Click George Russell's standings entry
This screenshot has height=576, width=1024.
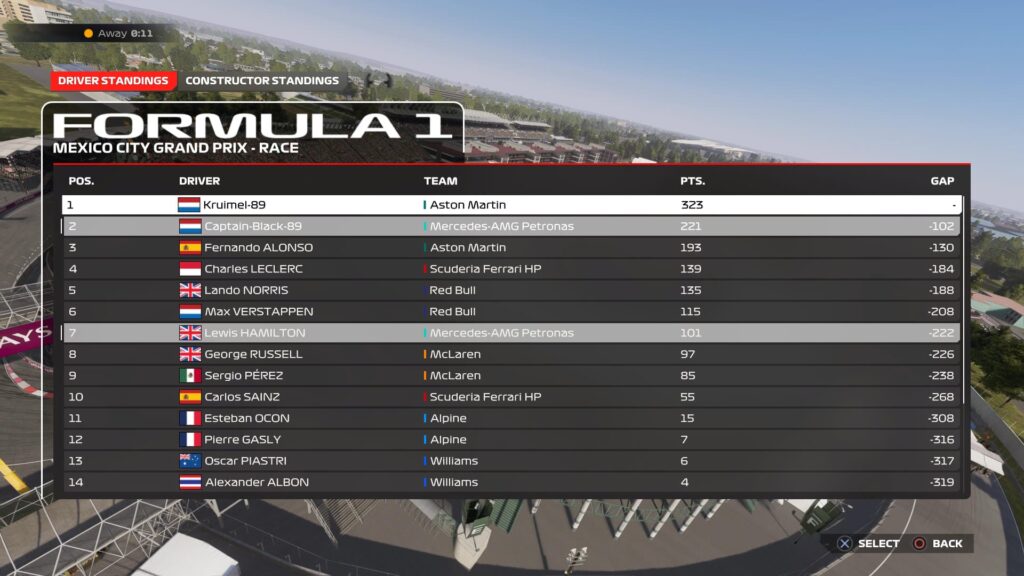(x=511, y=354)
